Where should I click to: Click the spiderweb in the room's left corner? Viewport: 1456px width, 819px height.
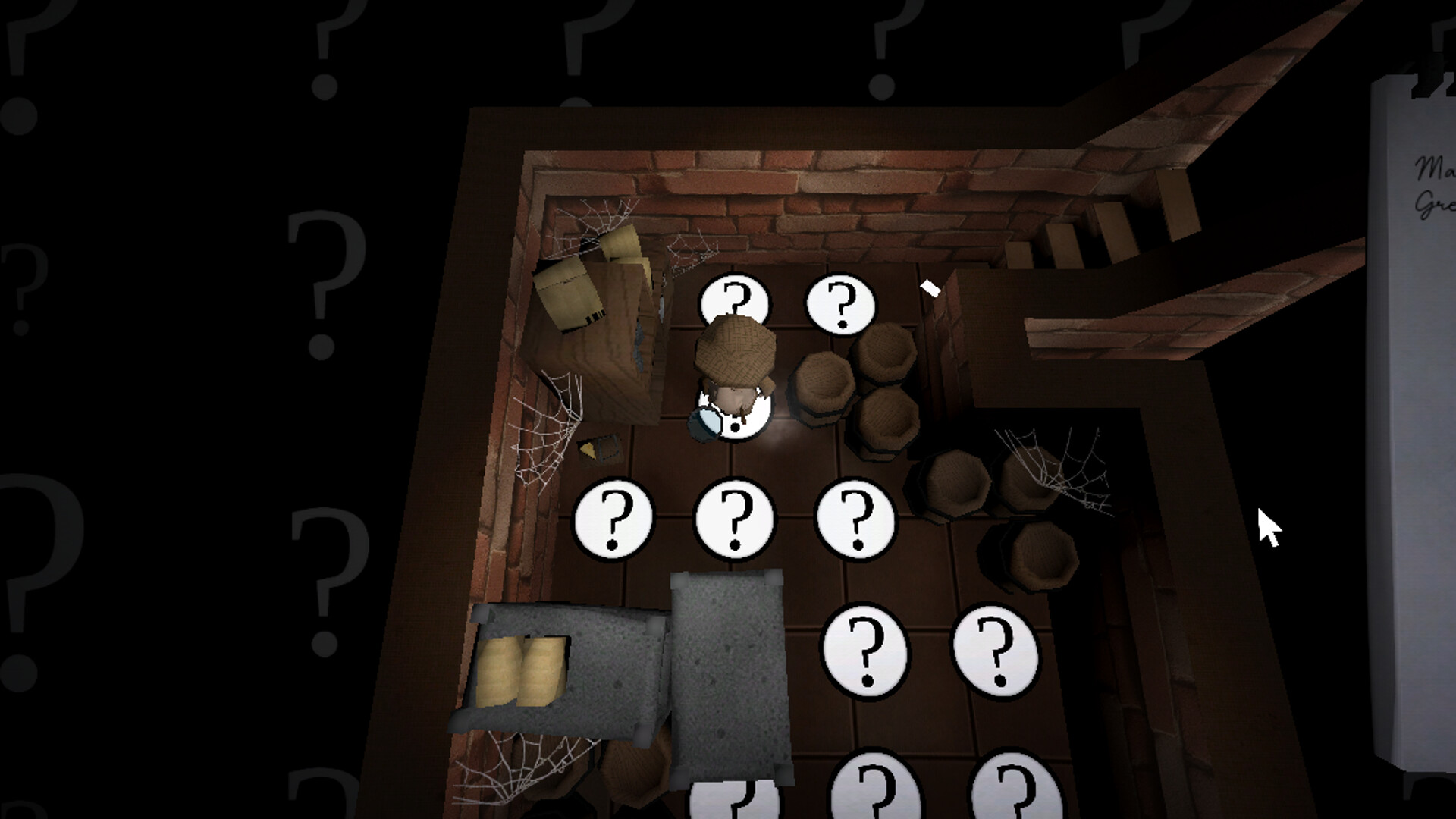click(x=546, y=425)
